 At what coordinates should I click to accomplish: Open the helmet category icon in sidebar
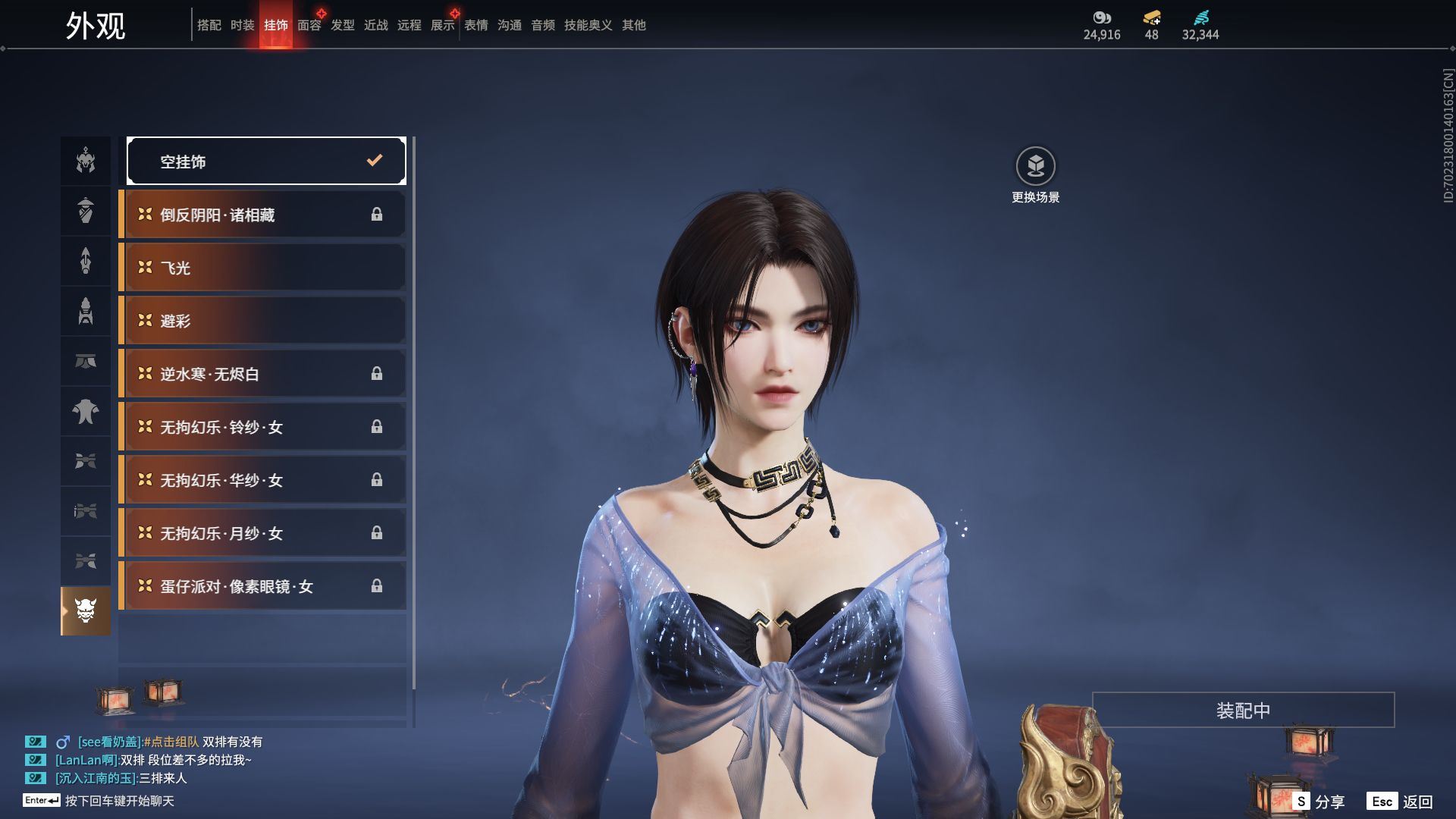pos(86,161)
